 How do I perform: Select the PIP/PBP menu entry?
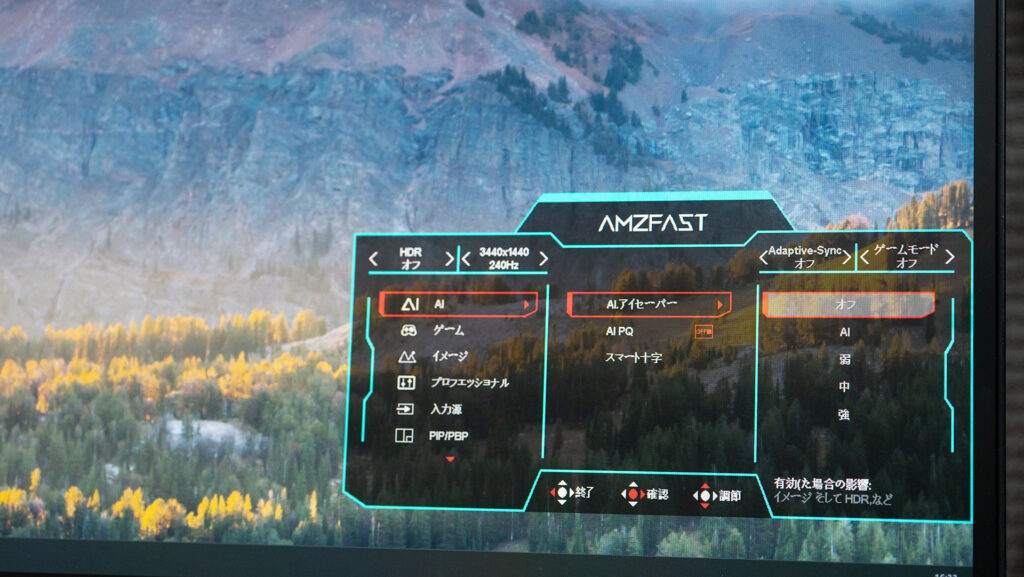click(x=448, y=435)
